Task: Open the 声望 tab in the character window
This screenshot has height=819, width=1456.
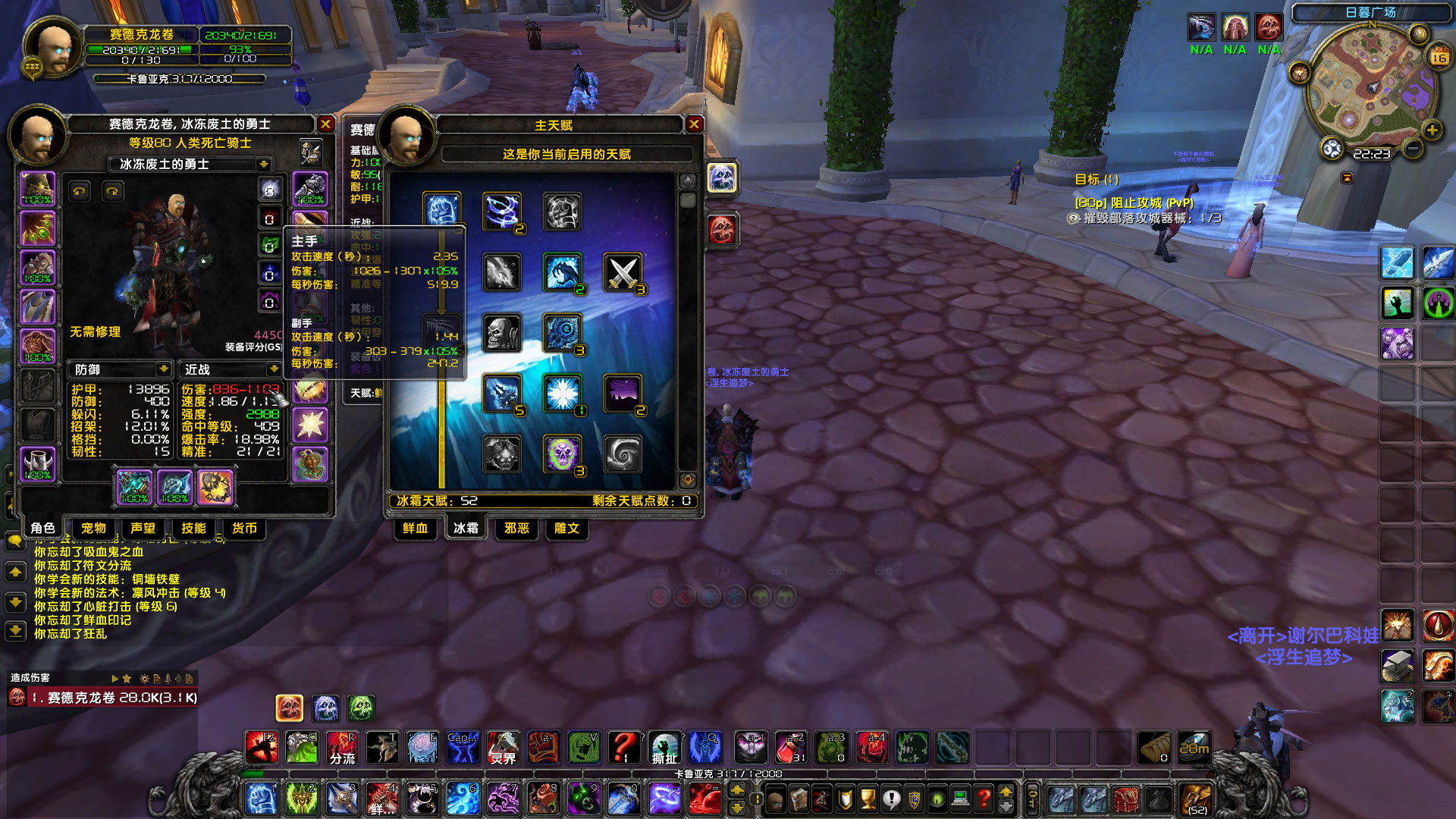Action: point(143,529)
